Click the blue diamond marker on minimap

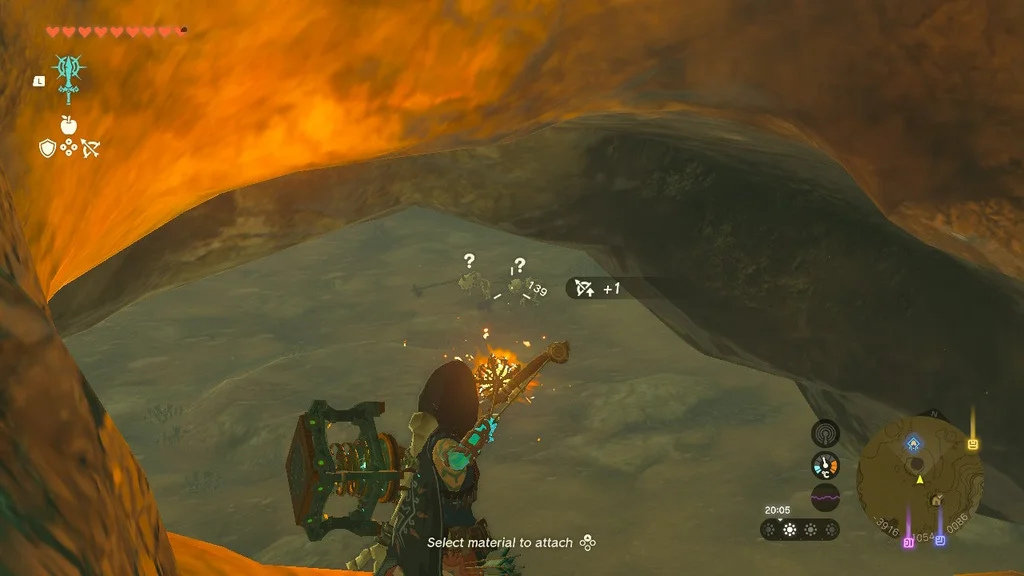914,442
